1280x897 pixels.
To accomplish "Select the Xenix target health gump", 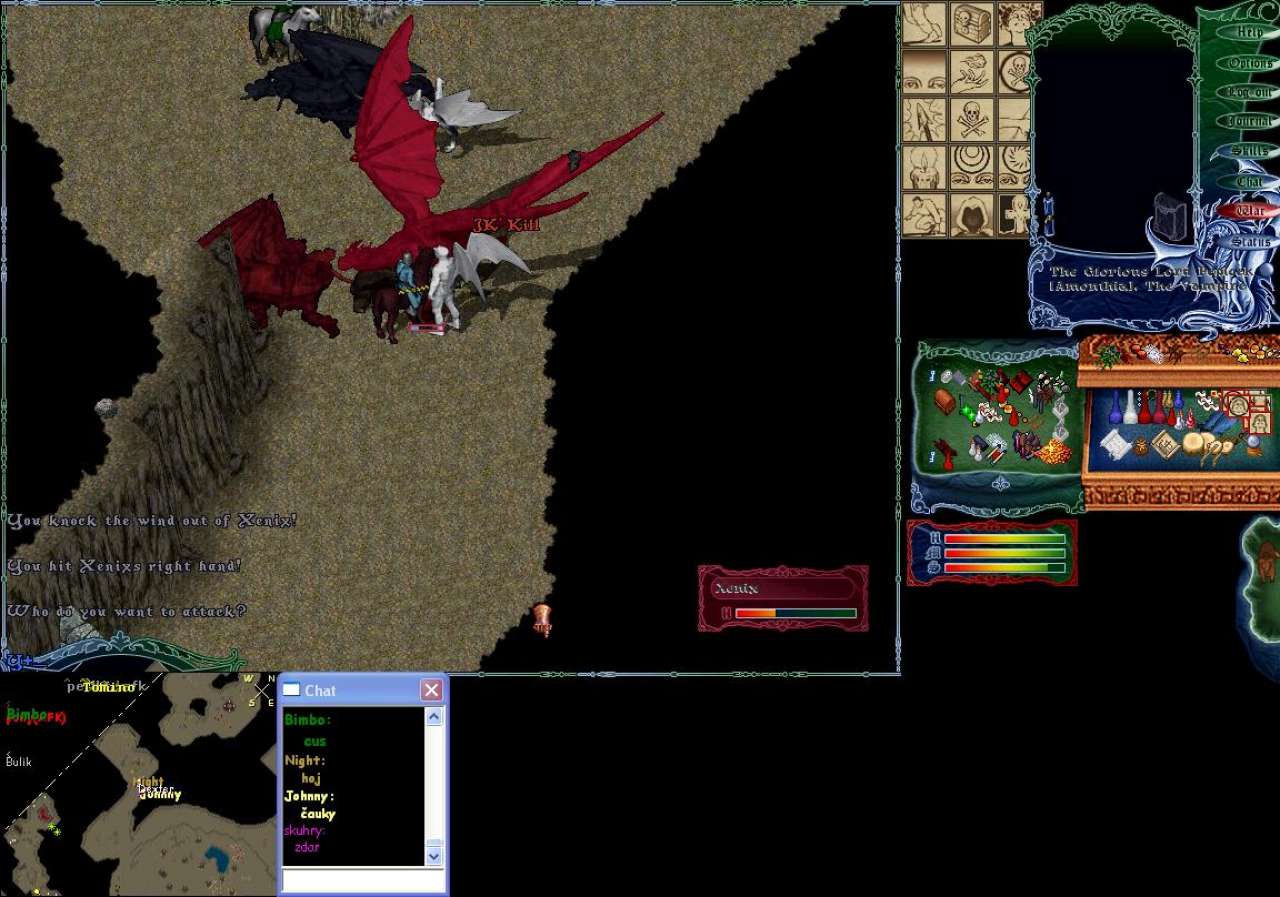I will (x=783, y=598).
